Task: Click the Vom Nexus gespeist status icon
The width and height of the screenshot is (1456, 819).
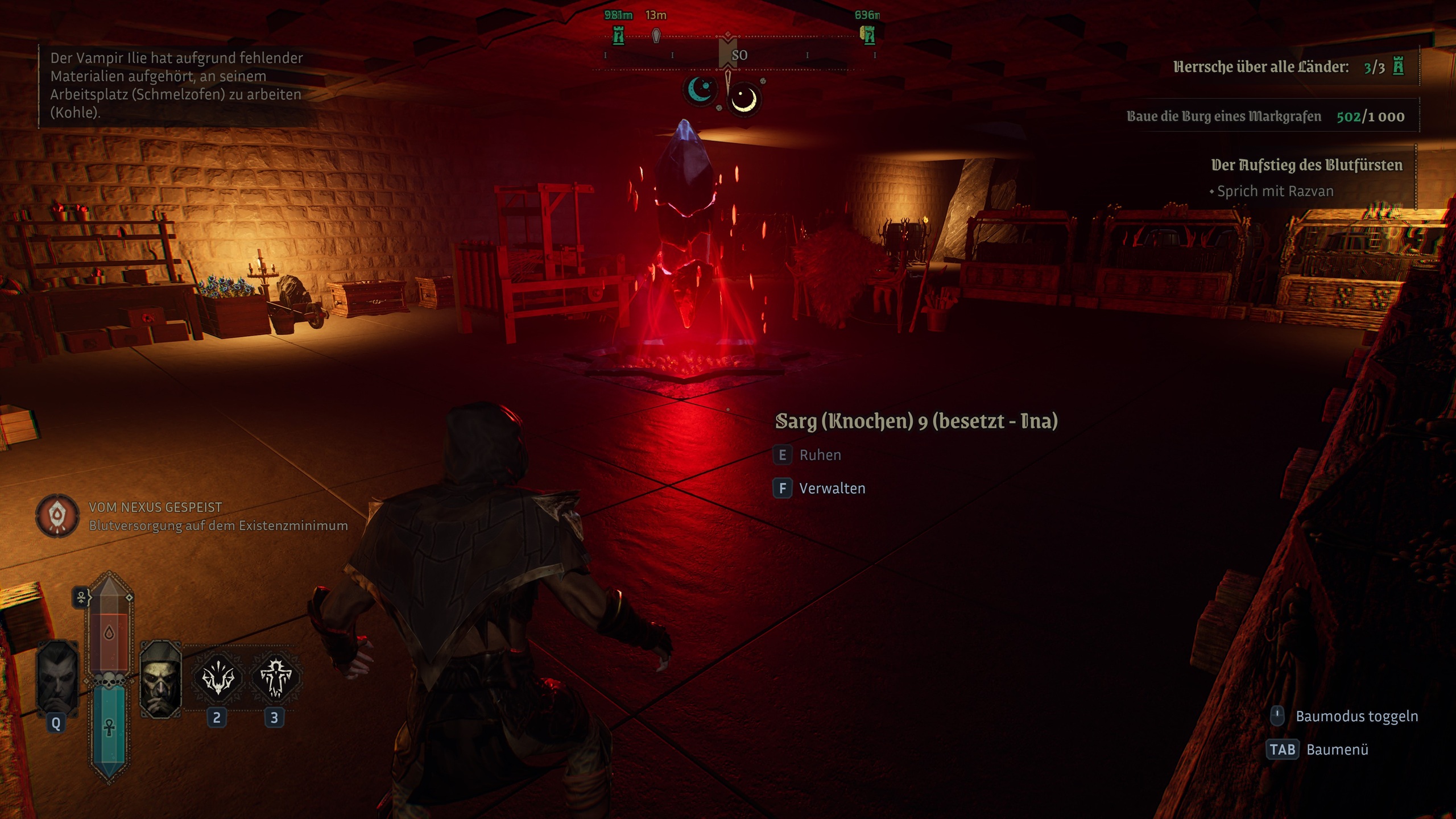Action: 57,516
